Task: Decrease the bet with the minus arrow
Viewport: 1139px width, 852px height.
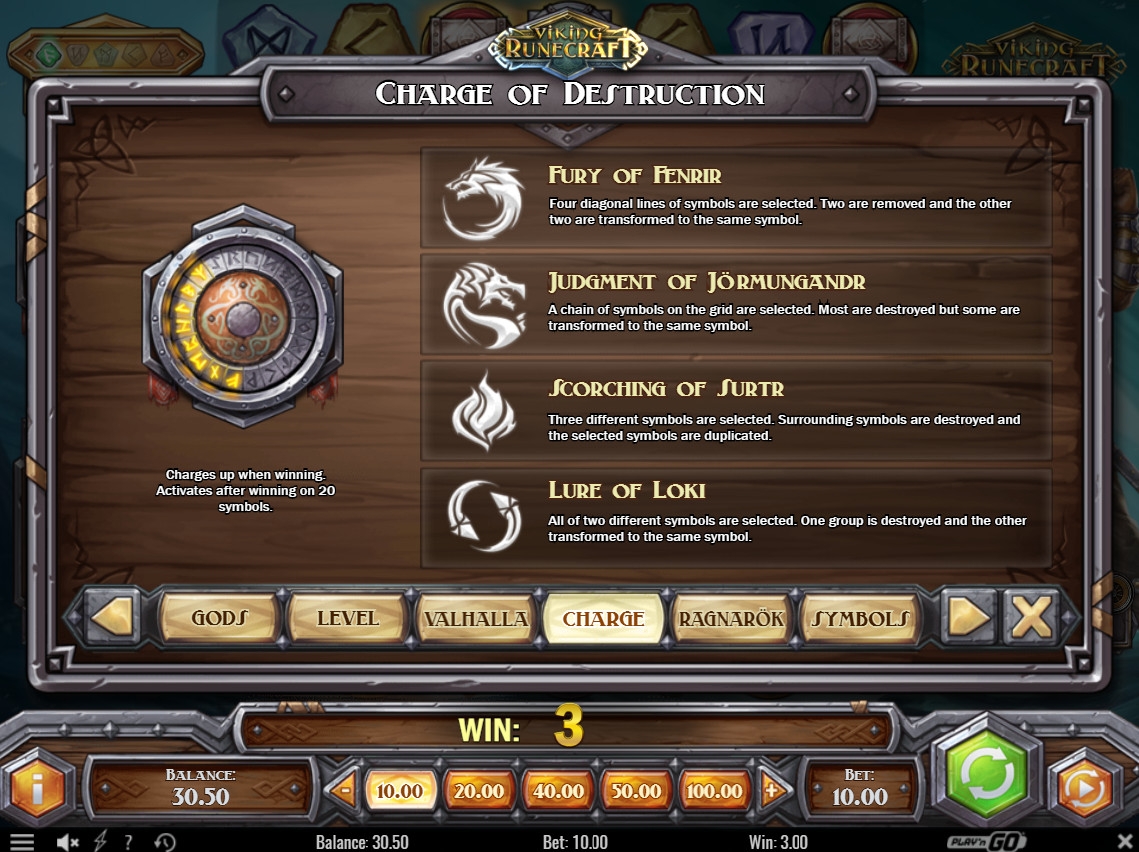Action: tap(344, 790)
